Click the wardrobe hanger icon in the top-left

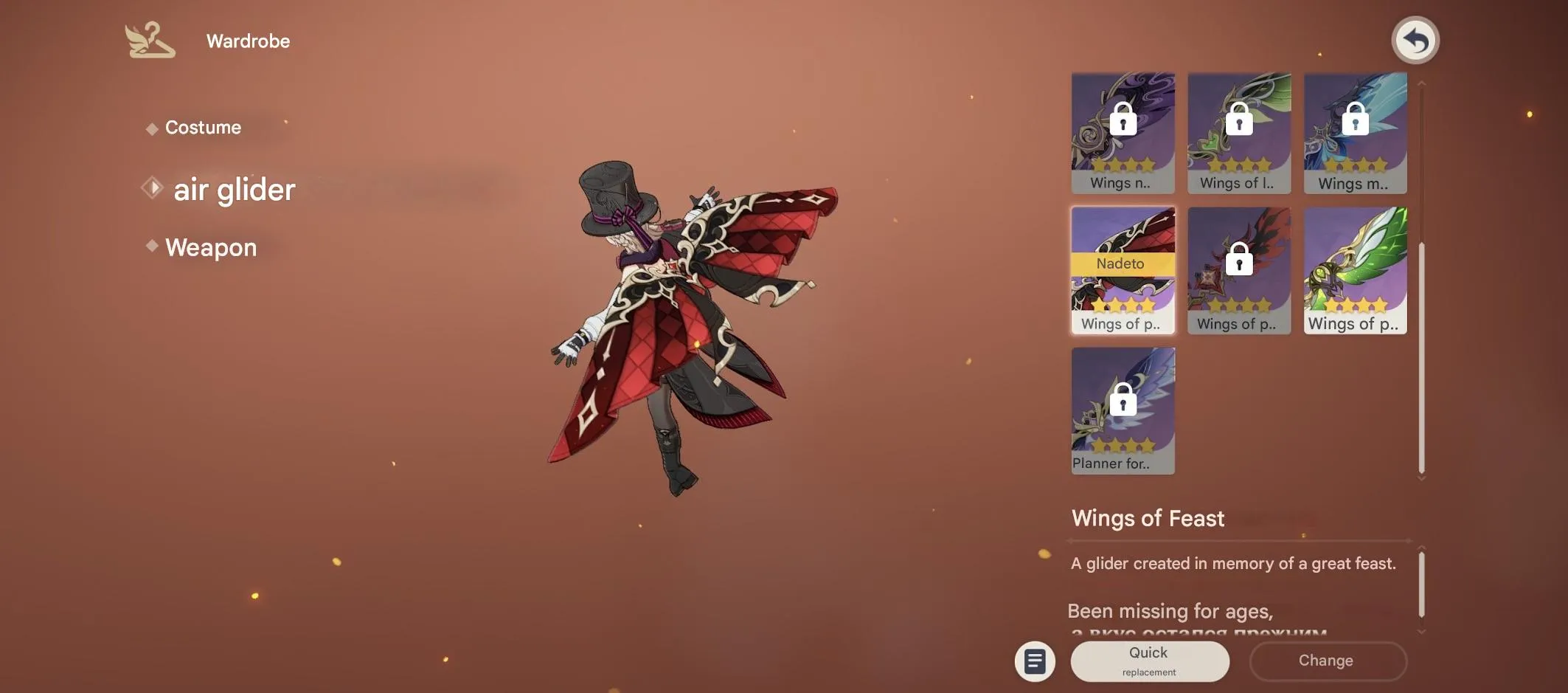point(151,41)
